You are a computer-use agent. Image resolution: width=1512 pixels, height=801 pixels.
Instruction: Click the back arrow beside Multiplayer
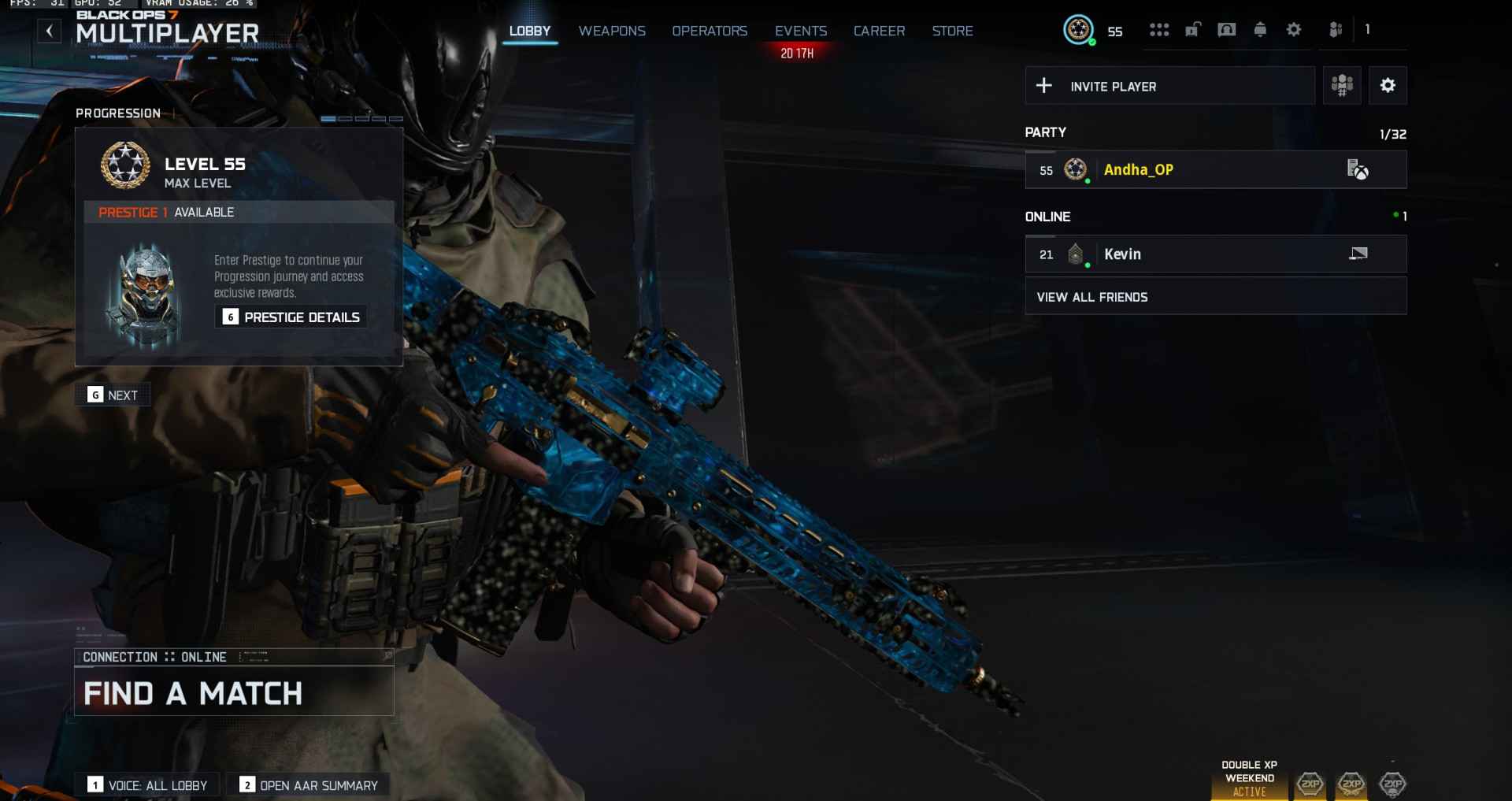click(x=49, y=31)
